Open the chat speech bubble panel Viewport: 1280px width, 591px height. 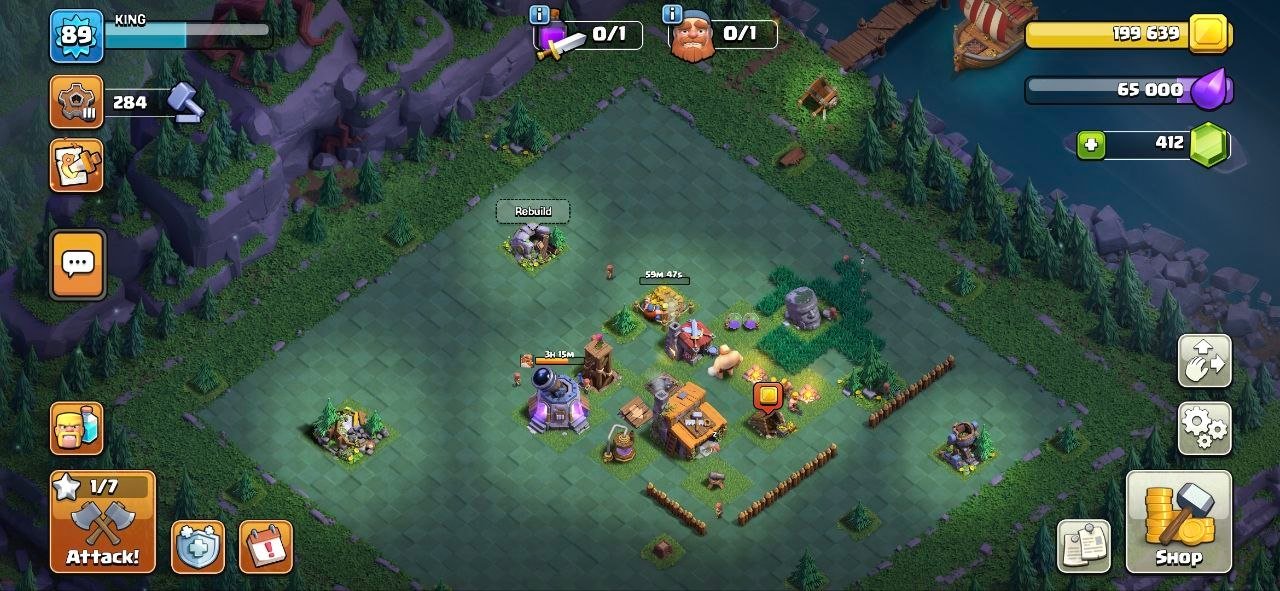point(78,264)
